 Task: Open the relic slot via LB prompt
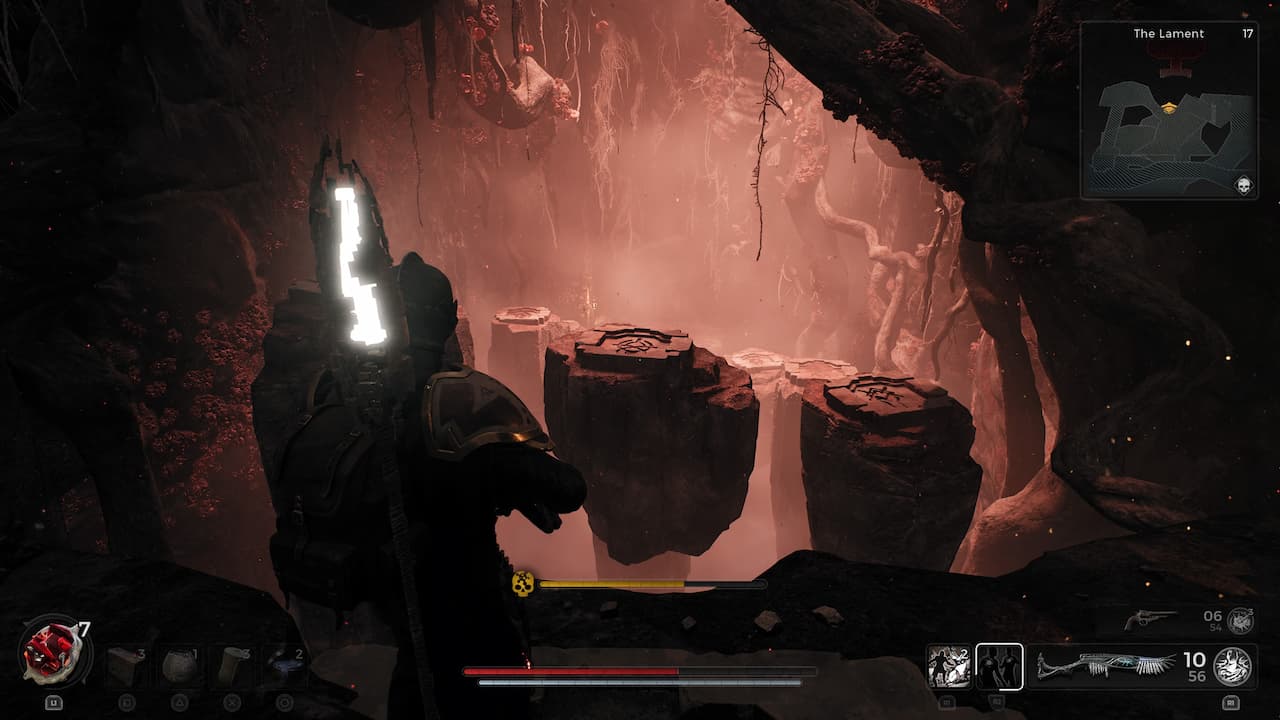click(54, 702)
